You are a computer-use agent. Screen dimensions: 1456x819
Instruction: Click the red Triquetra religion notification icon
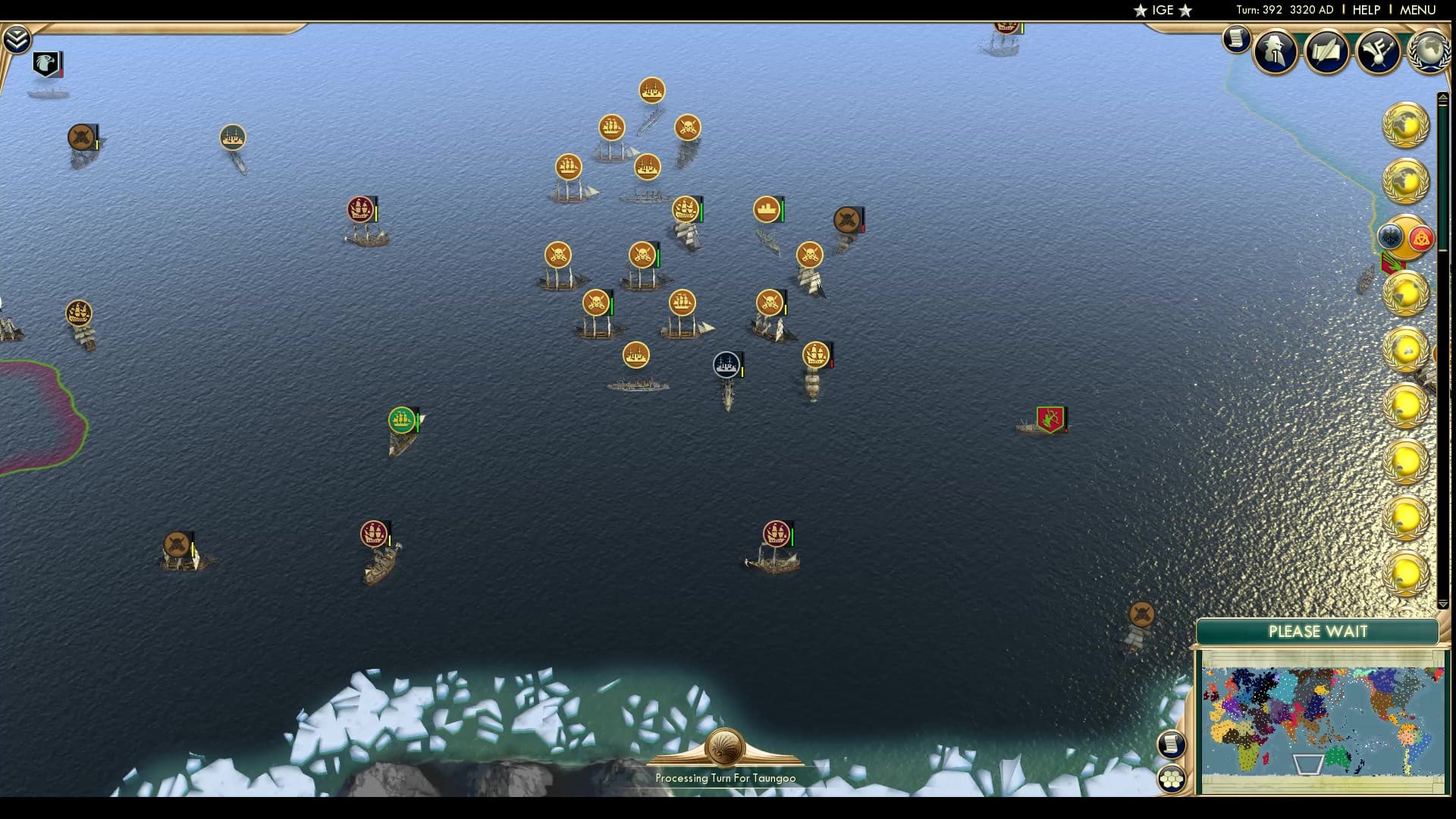1421,237
